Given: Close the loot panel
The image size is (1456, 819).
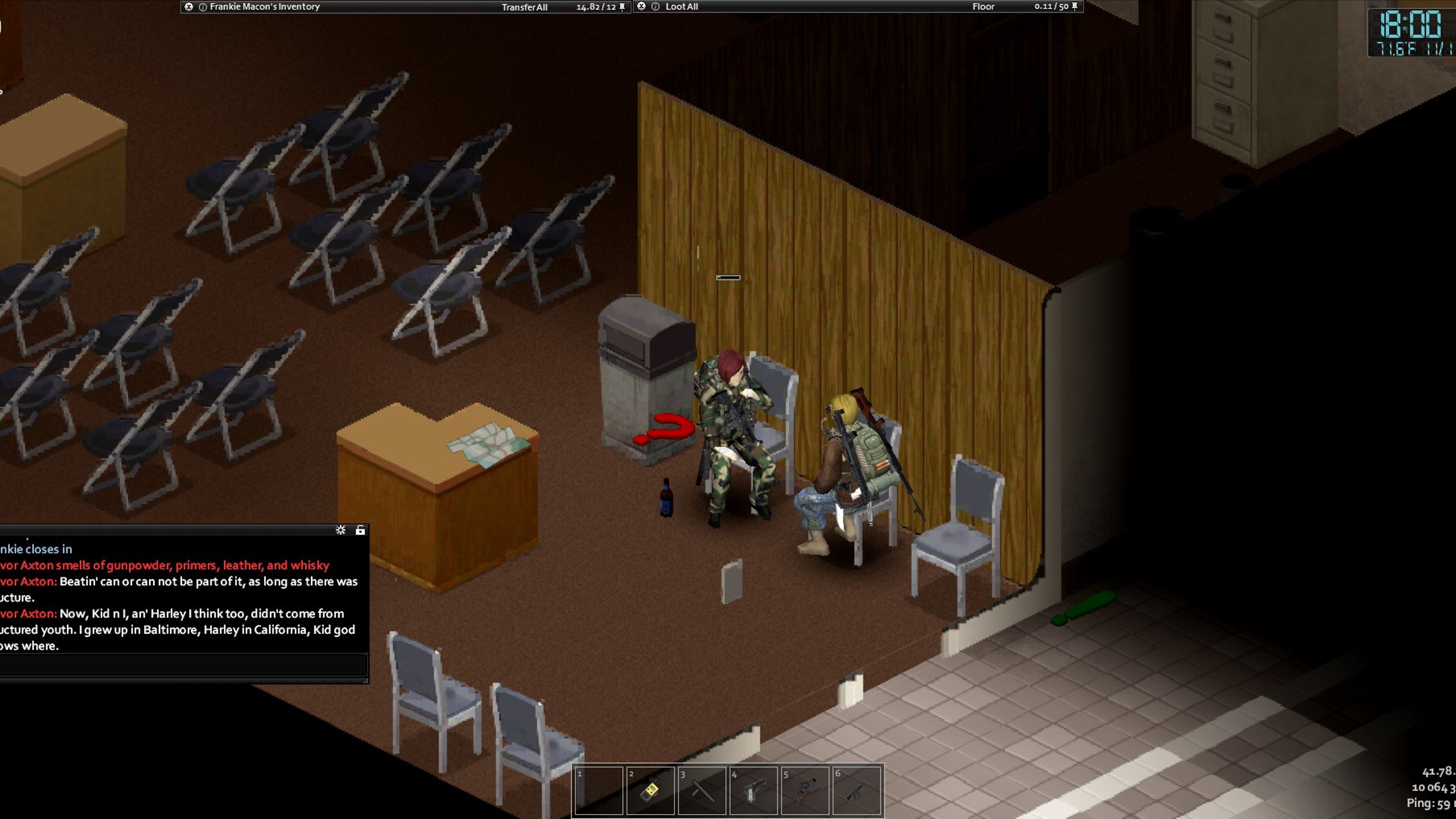Looking at the screenshot, I should [641, 6].
